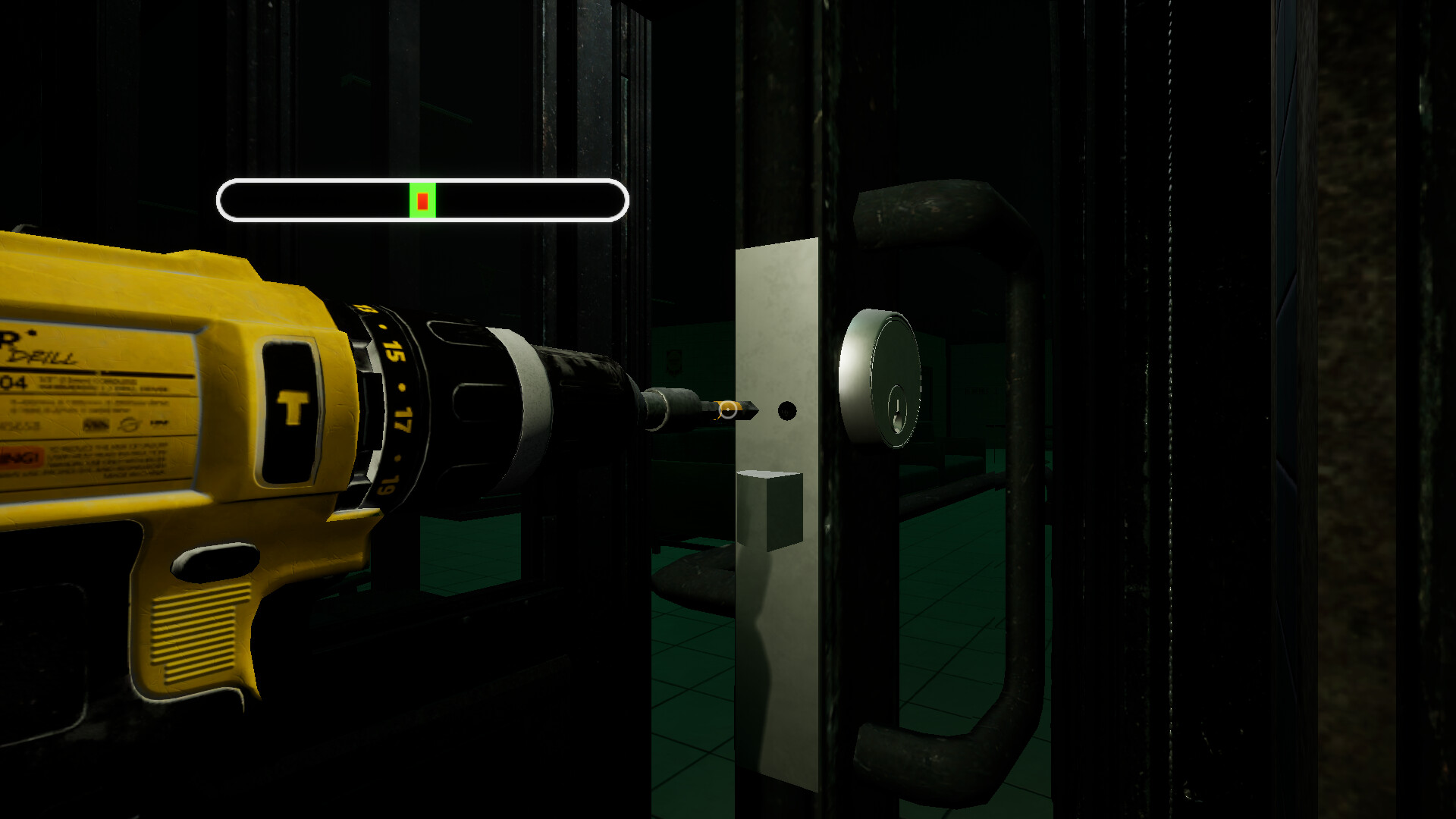Click the red indicator inside the progress bar

click(x=423, y=199)
